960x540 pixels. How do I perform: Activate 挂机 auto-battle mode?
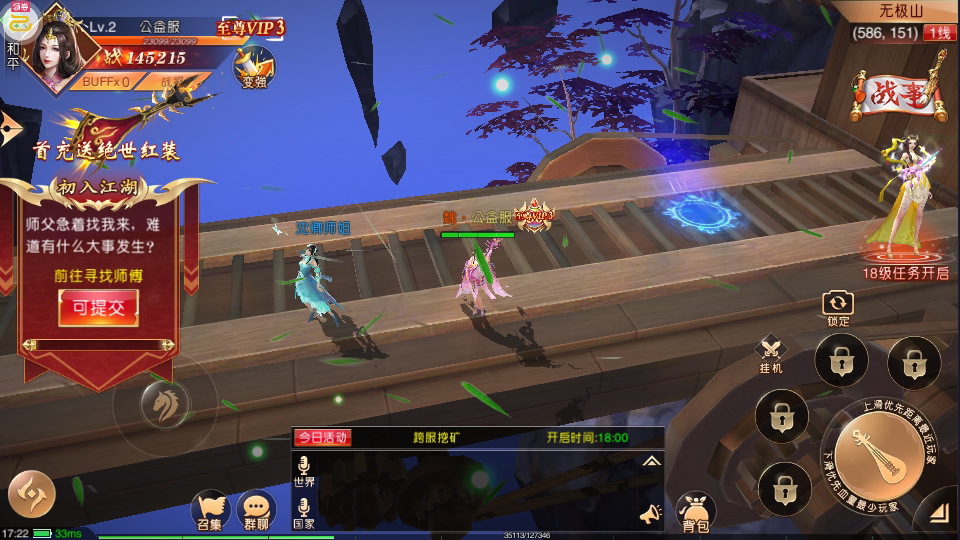[x=771, y=354]
